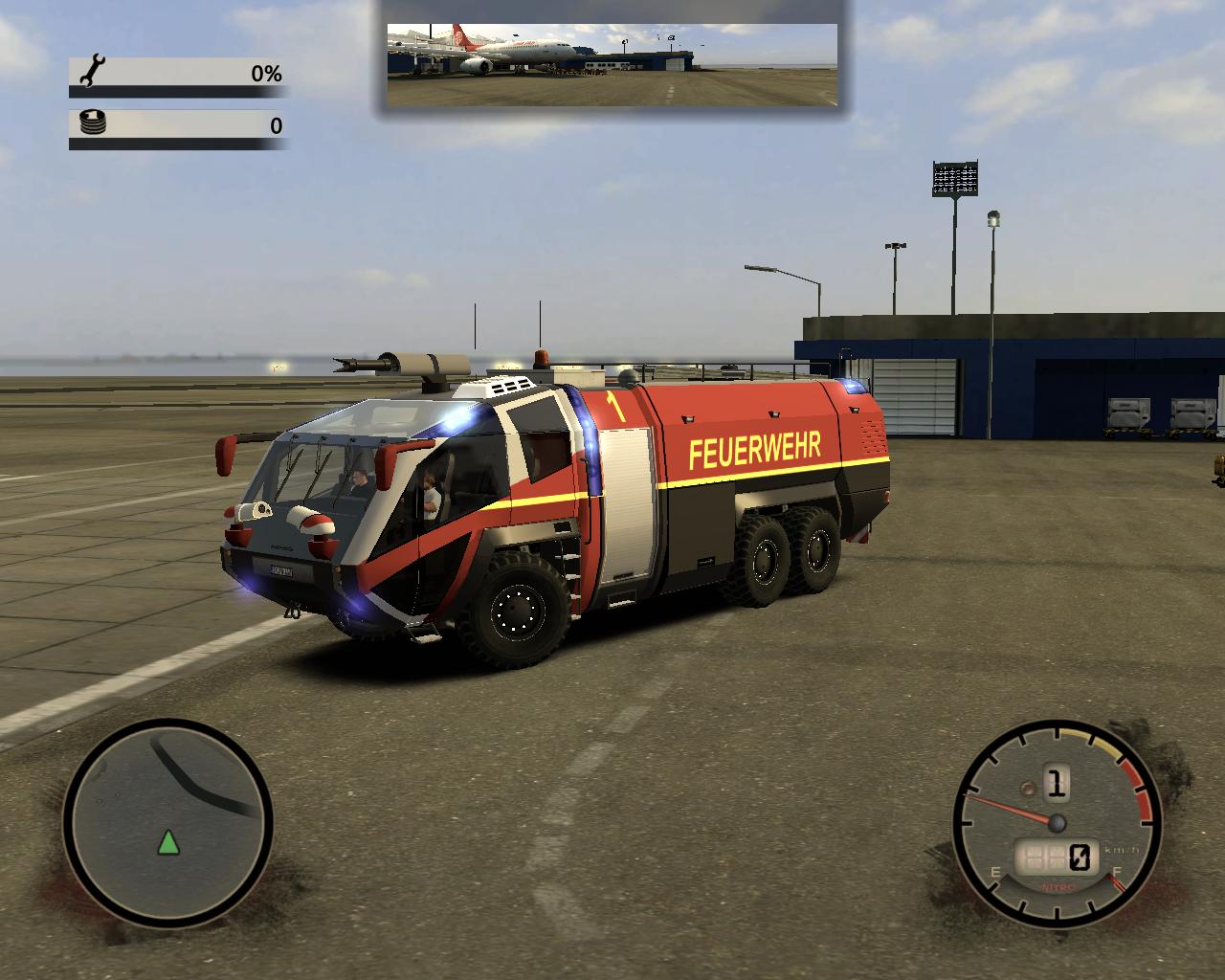Select the rear-view mirror display
Screen dimensions: 1225x980
click(x=612, y=64)
